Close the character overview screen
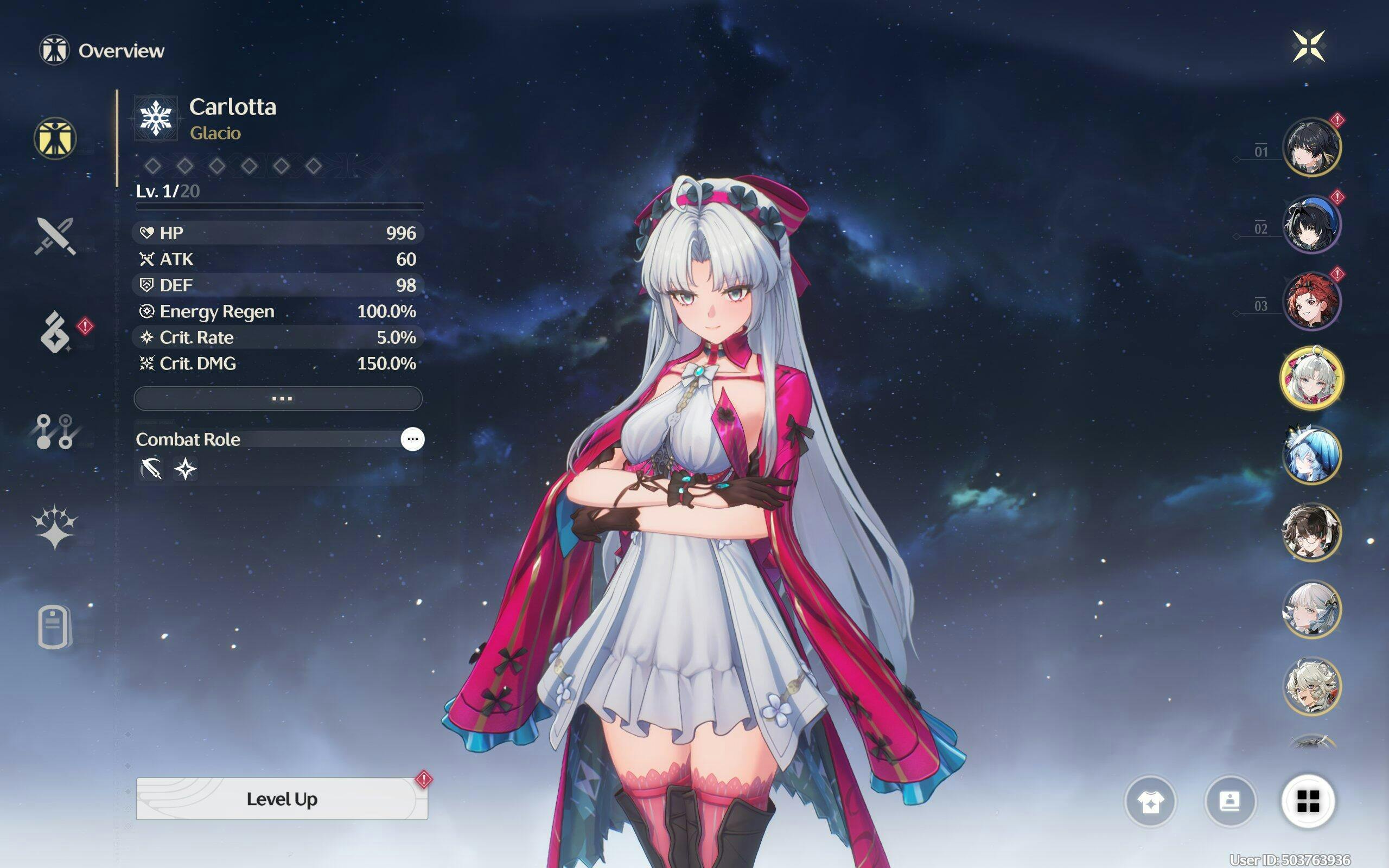 (1309, 46)
